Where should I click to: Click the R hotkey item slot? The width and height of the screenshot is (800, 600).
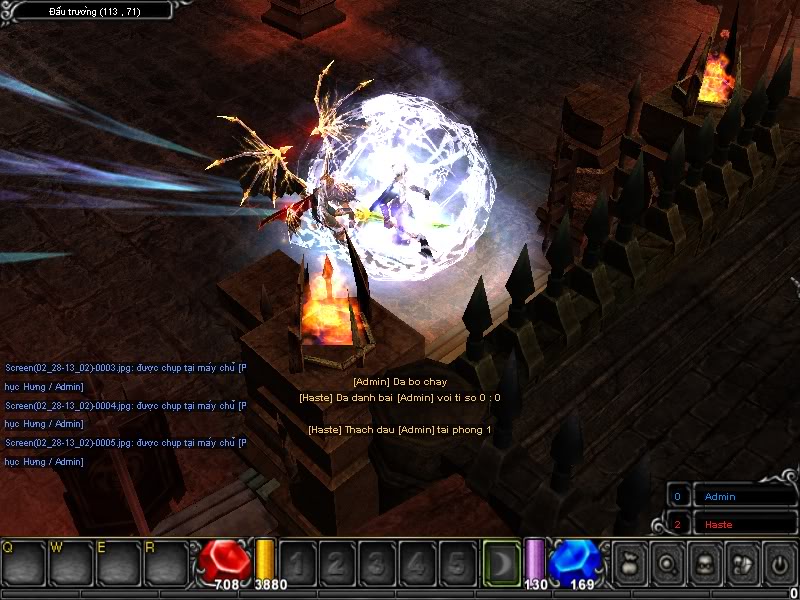pyautogui.click(x=167, y=562)
